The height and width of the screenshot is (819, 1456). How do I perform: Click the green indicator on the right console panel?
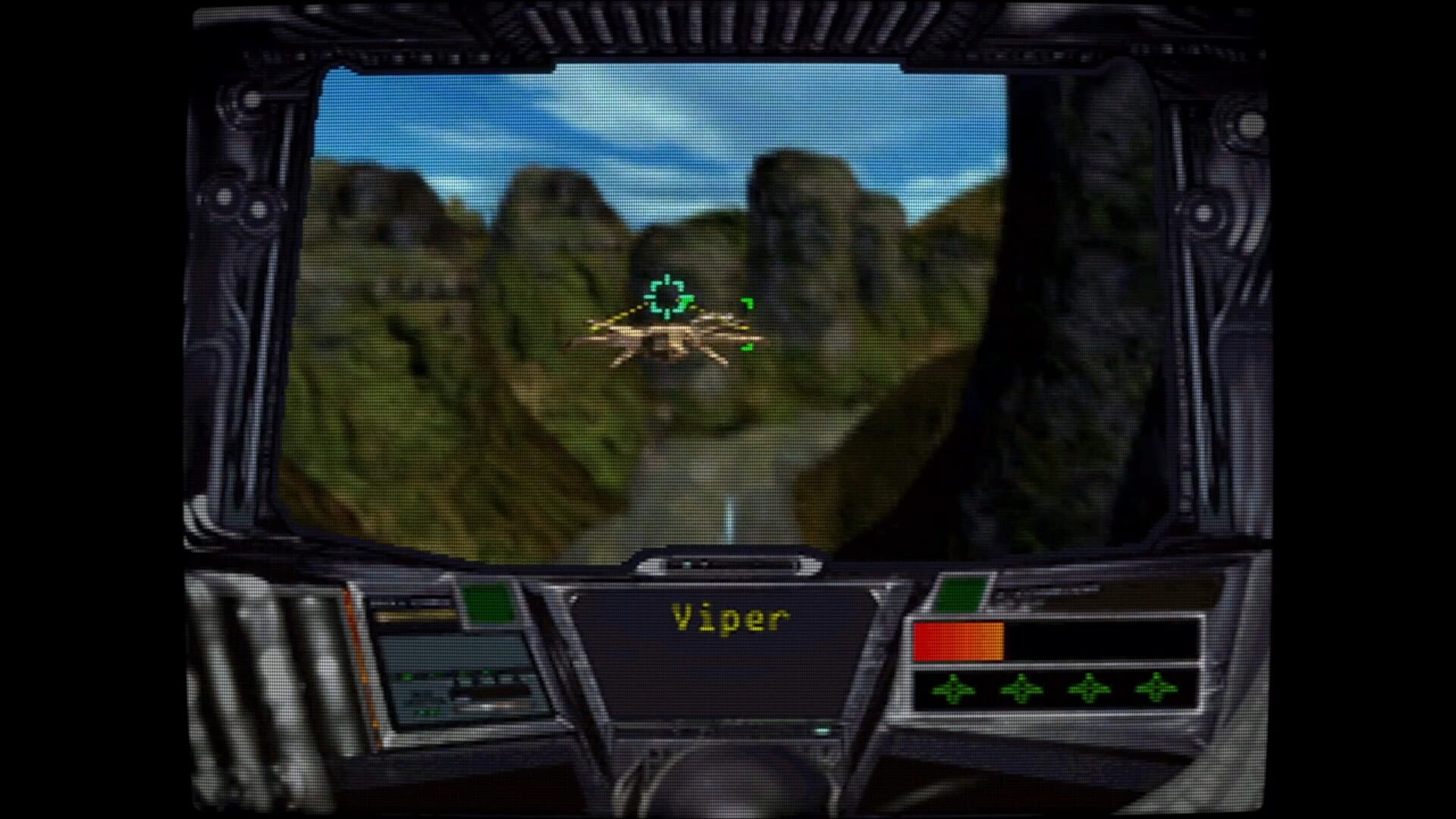[960, 593]
